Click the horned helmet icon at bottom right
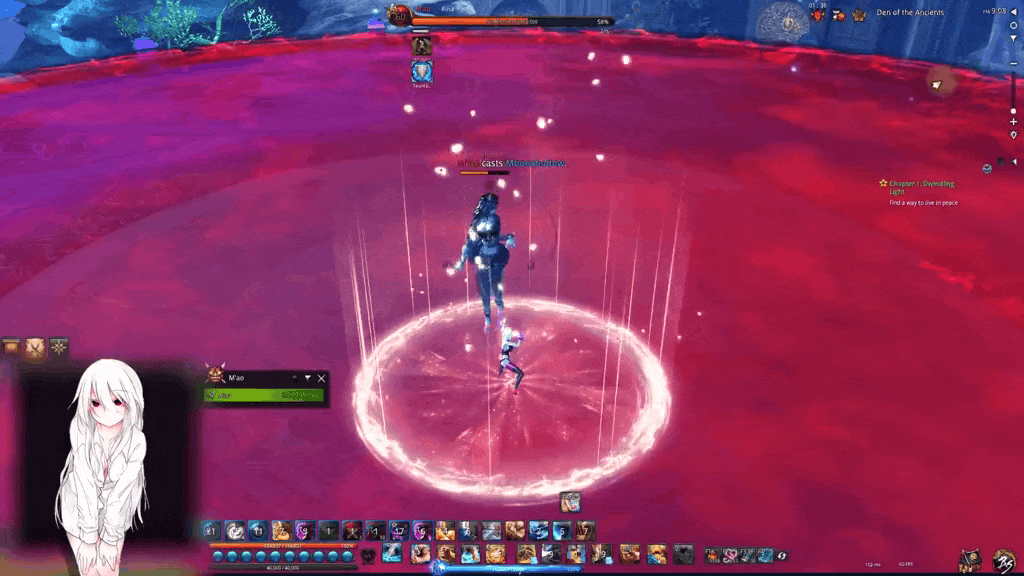This screenshot has width=1024, height=576. pos(969,561)
